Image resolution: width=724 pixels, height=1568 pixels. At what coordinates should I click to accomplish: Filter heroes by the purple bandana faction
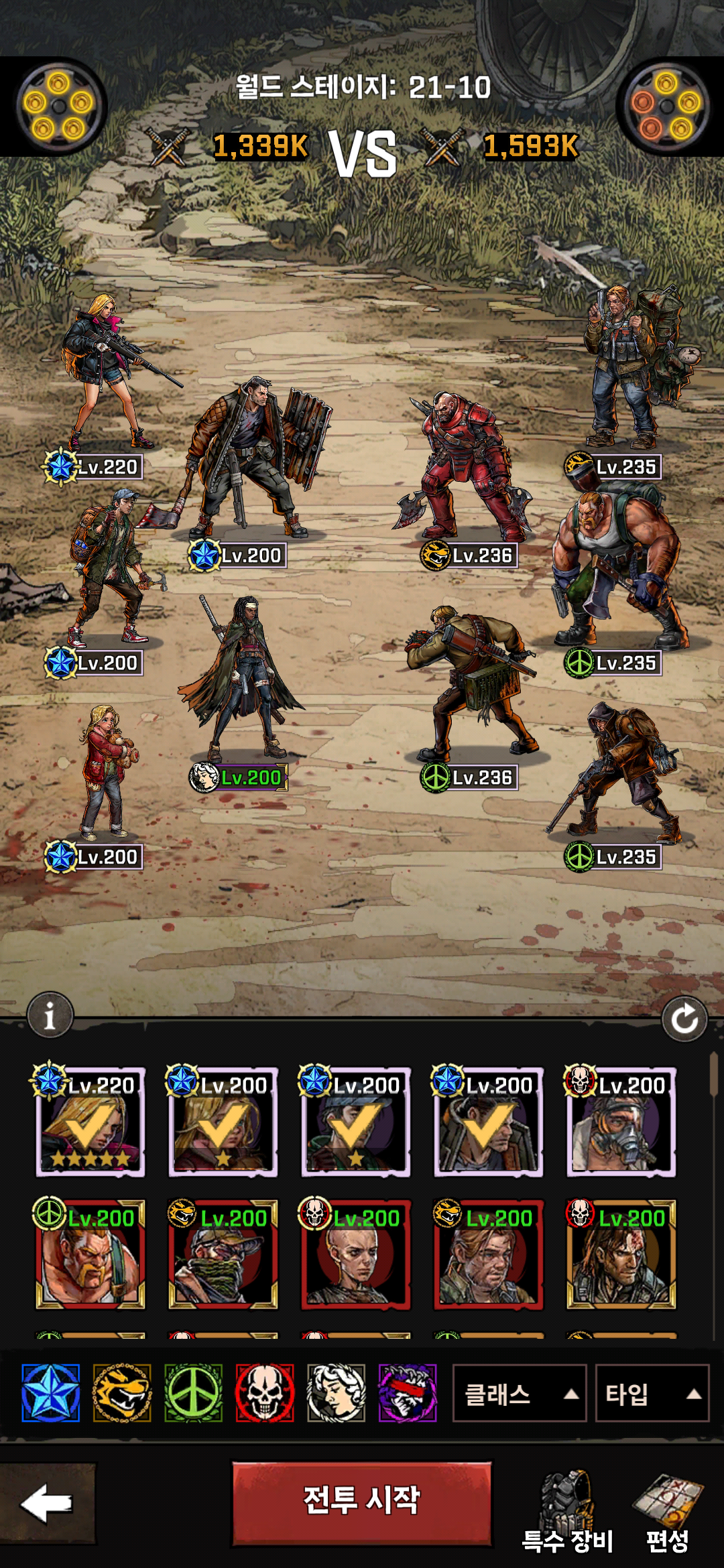tap(408, 1393)
